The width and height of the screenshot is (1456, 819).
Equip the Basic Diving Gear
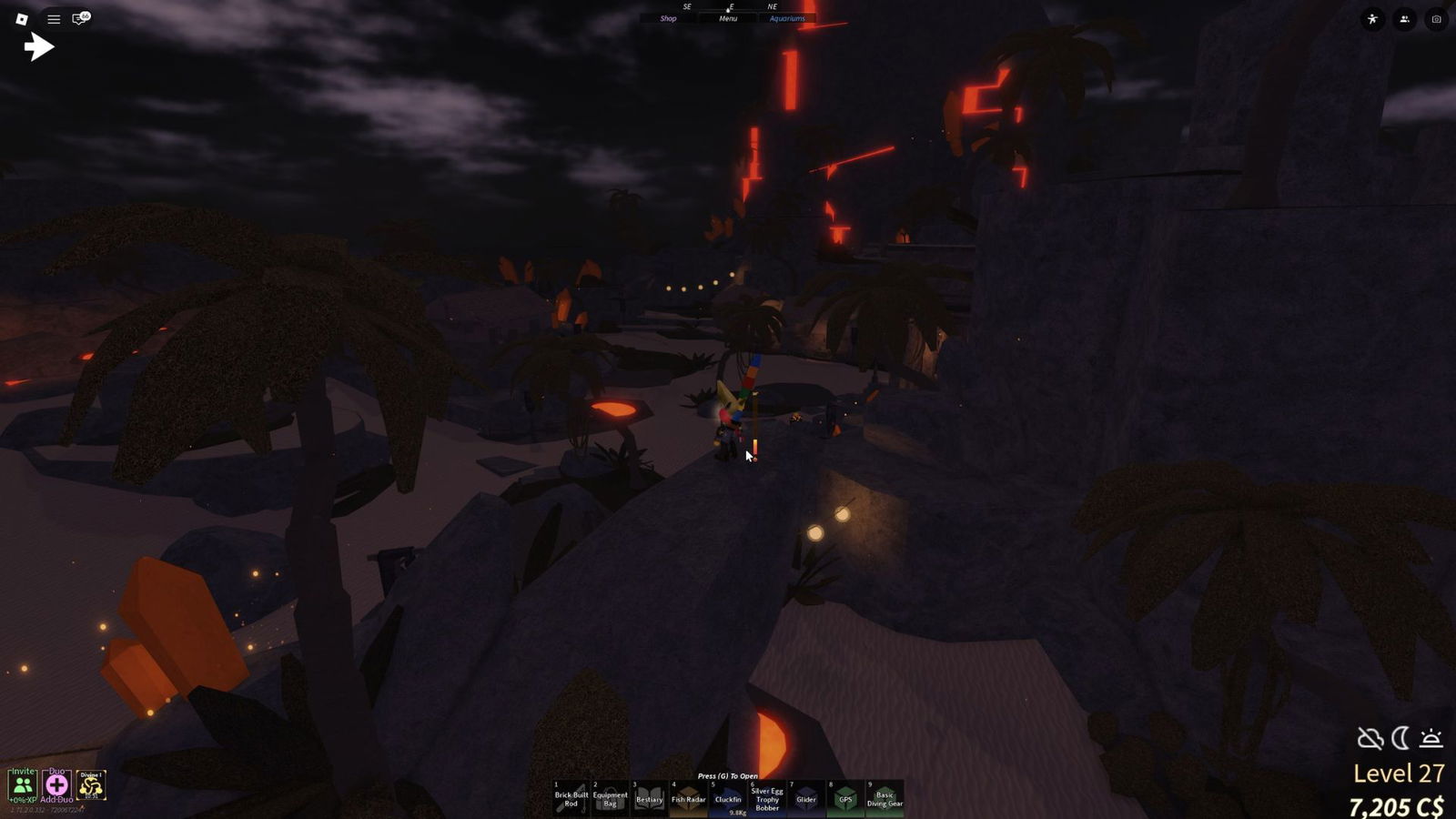tap(885, 798)
